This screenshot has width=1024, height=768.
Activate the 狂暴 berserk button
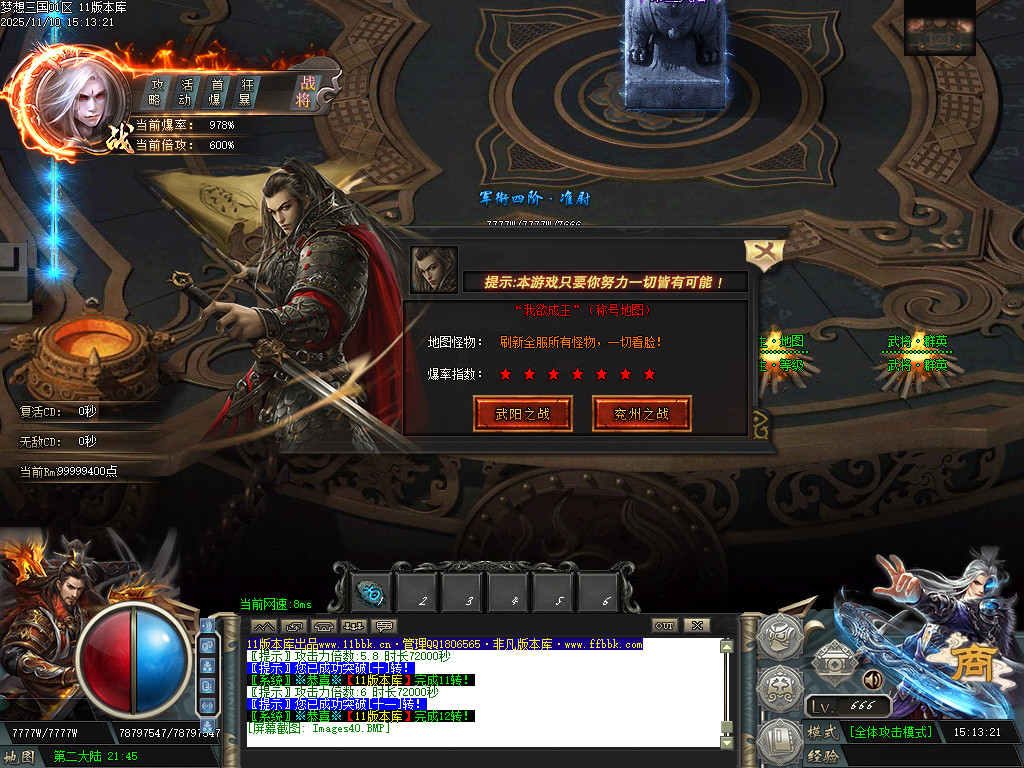(244, 92)
